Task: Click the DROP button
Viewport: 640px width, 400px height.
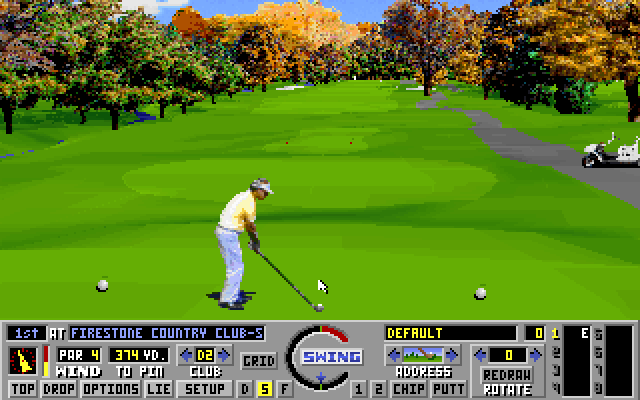Action: tap(59, 388)
